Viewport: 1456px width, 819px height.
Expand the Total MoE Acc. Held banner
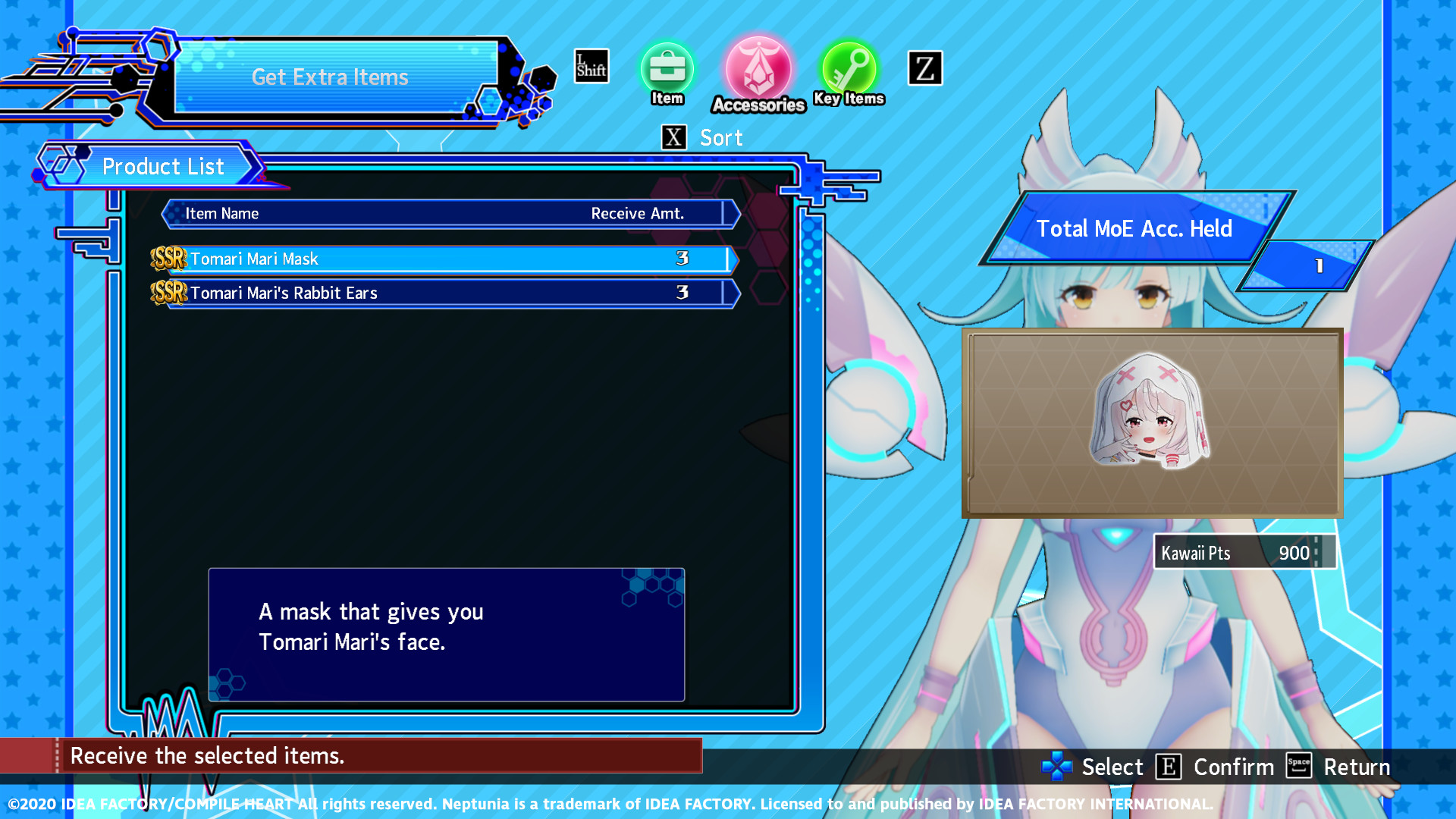coord(1135,228)
